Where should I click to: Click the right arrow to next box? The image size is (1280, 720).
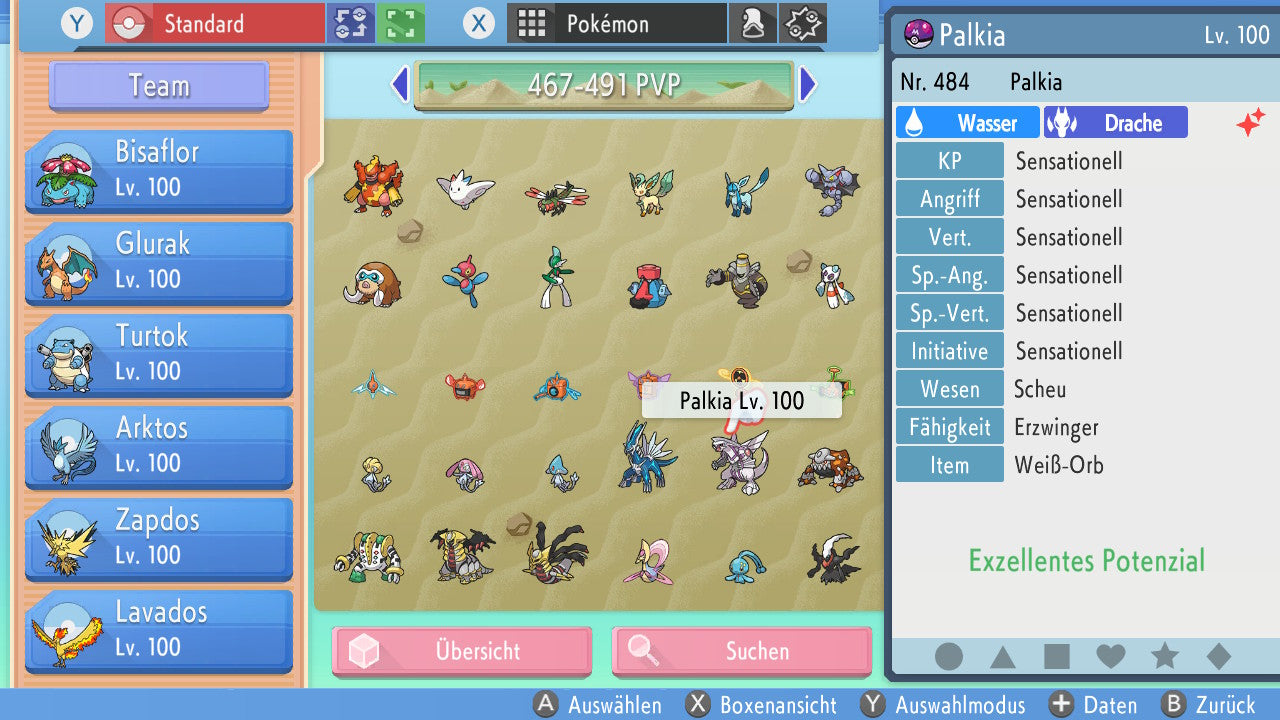point(809,85)
